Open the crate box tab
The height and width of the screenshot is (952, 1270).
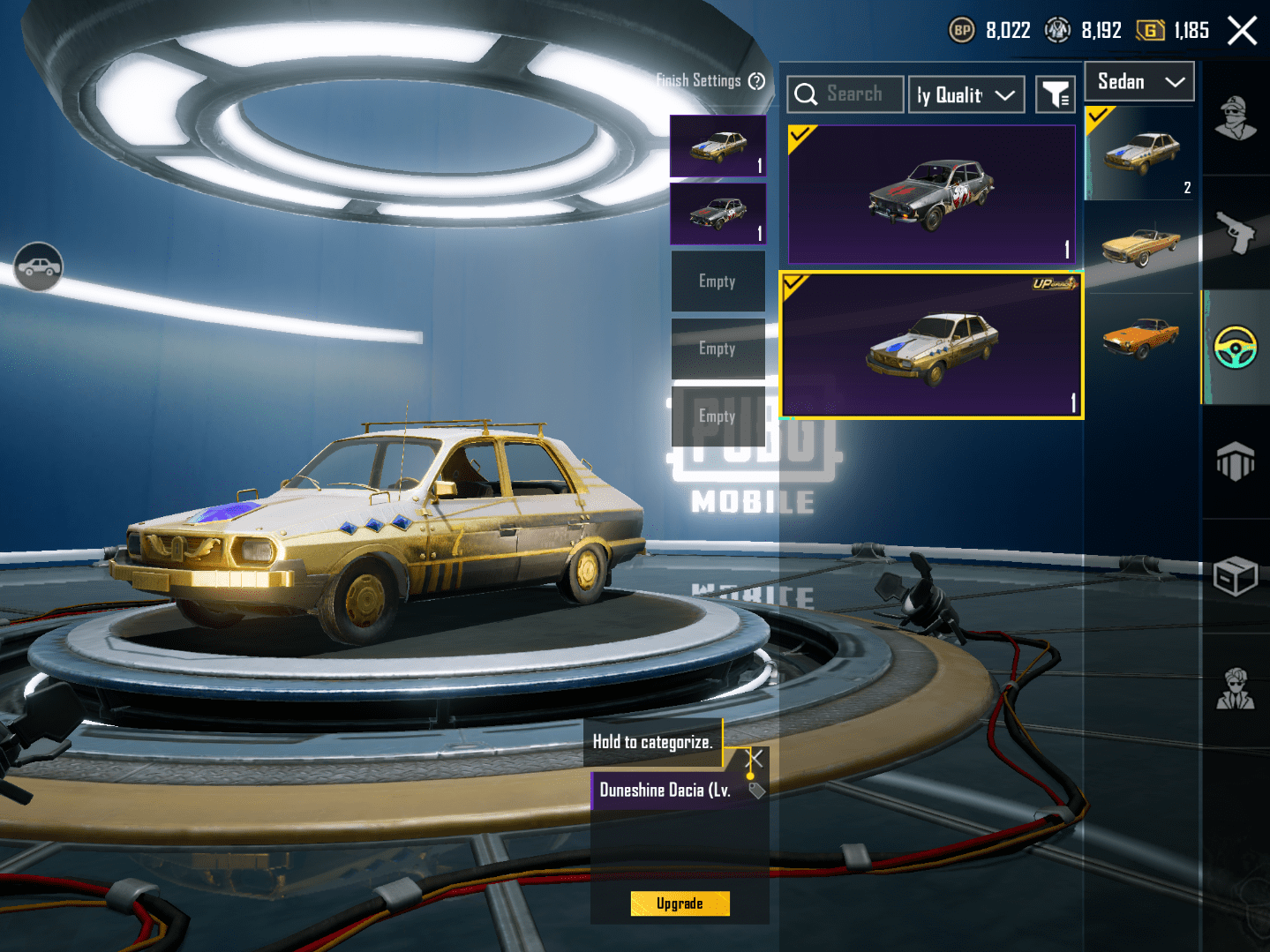point(1236,576)
